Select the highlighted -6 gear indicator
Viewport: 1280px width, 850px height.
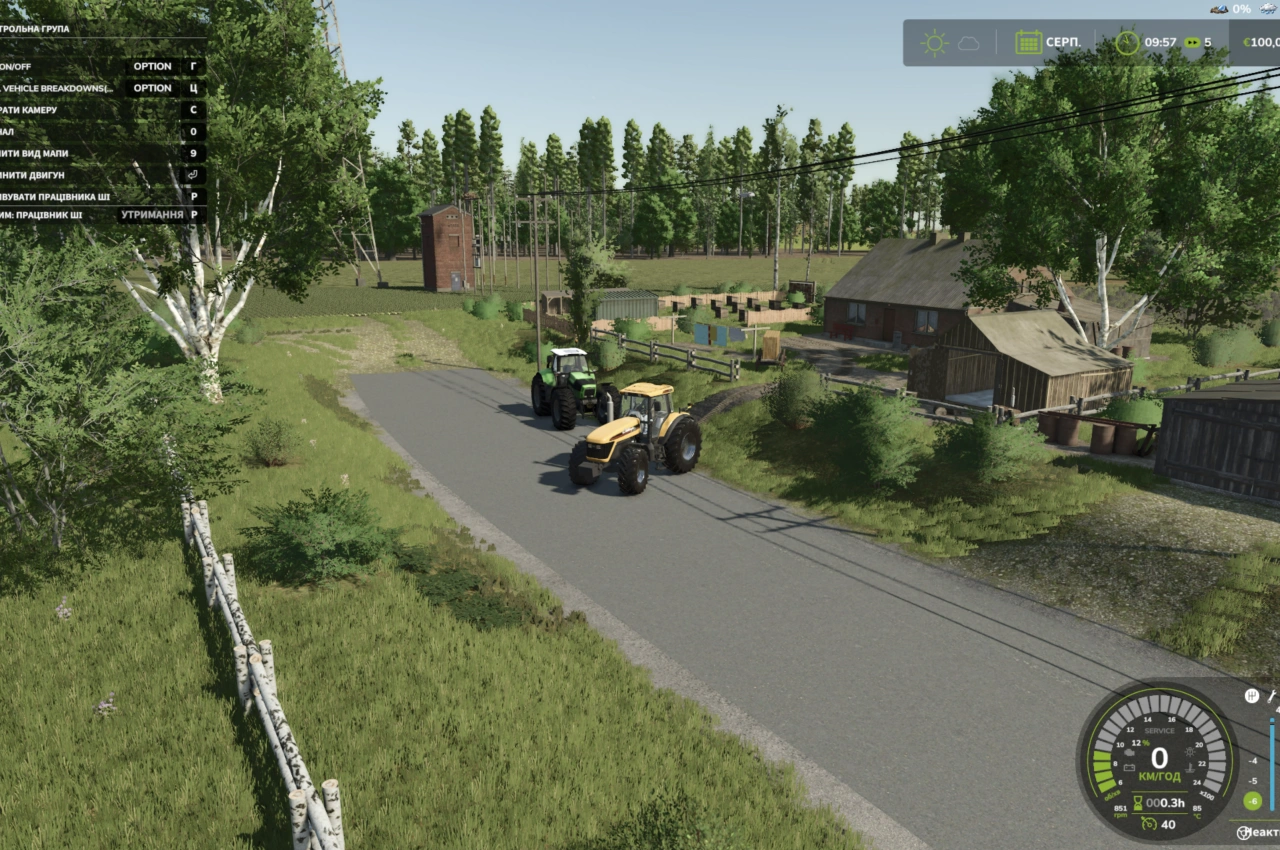1252,801
